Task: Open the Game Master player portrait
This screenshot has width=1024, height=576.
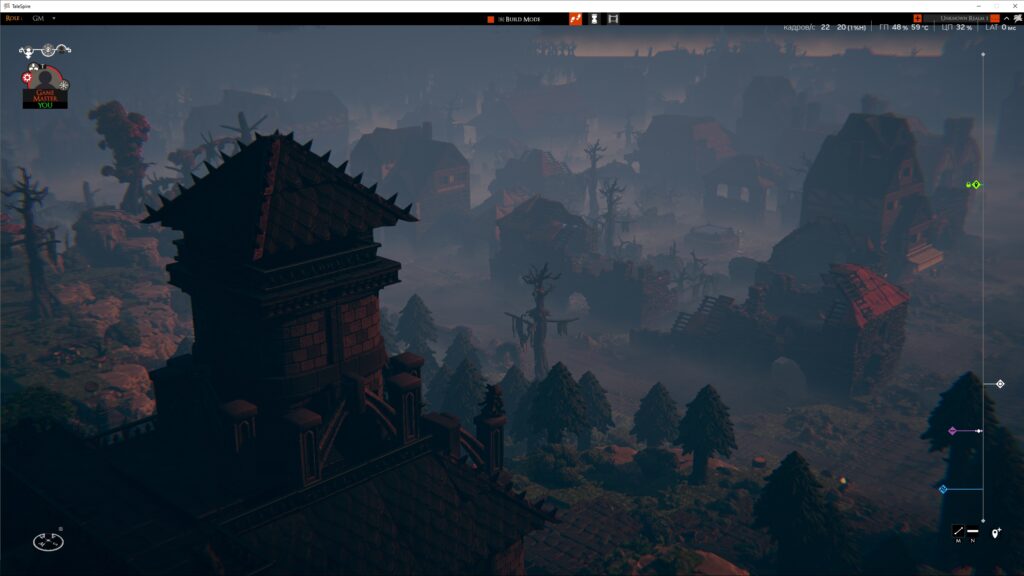Action: tap(44, 83)
